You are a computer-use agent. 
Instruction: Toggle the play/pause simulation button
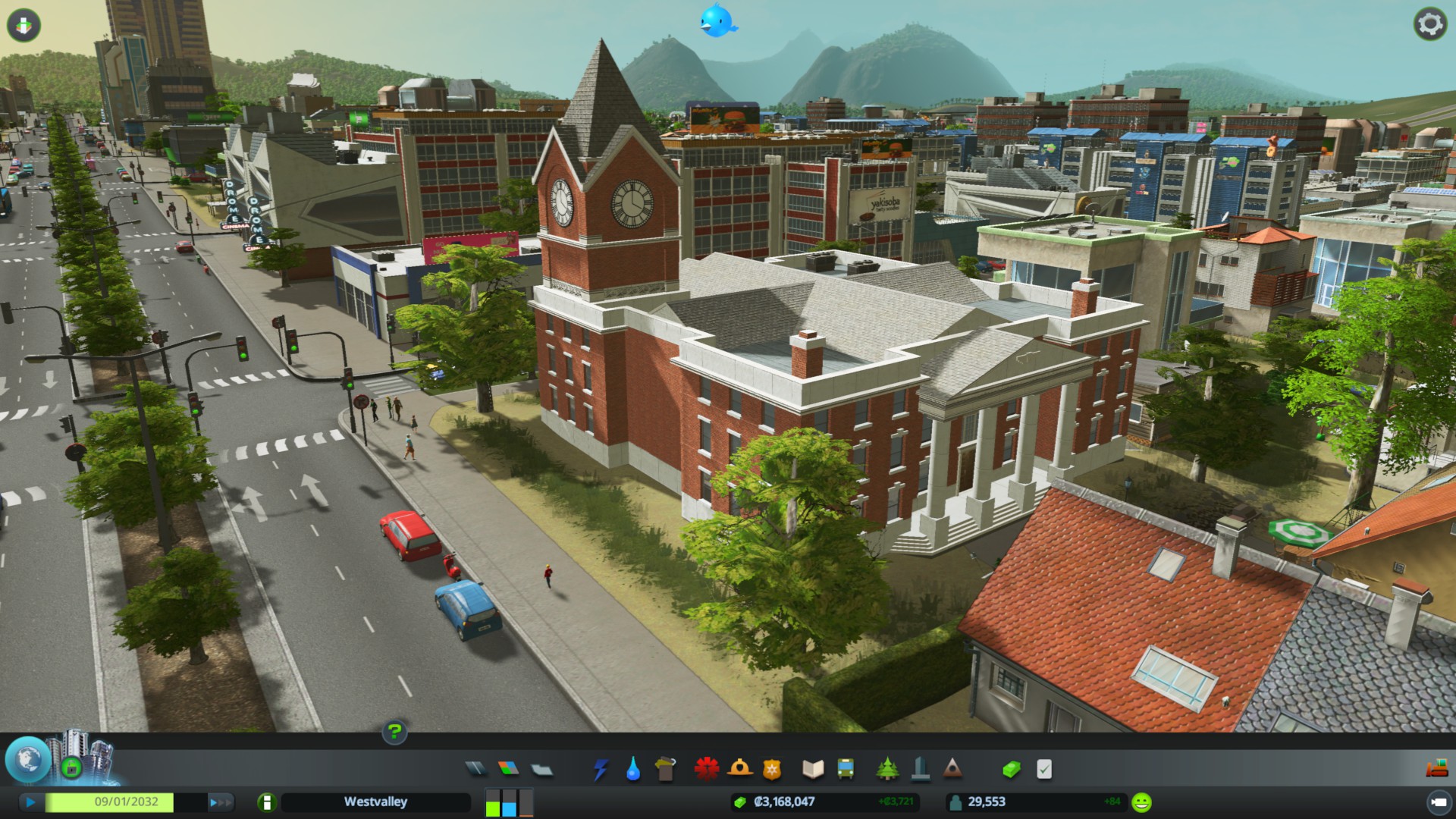tap(30, 802)
